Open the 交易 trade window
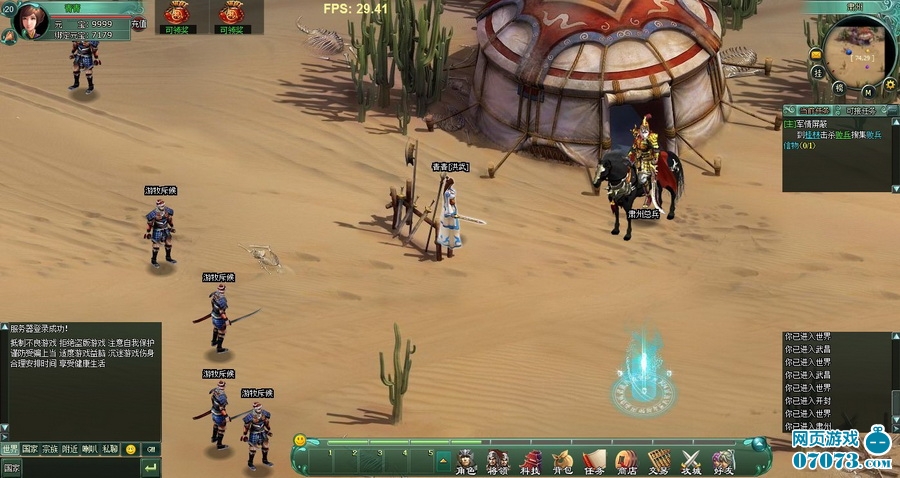900x478 pixels. tap(658, 461)
